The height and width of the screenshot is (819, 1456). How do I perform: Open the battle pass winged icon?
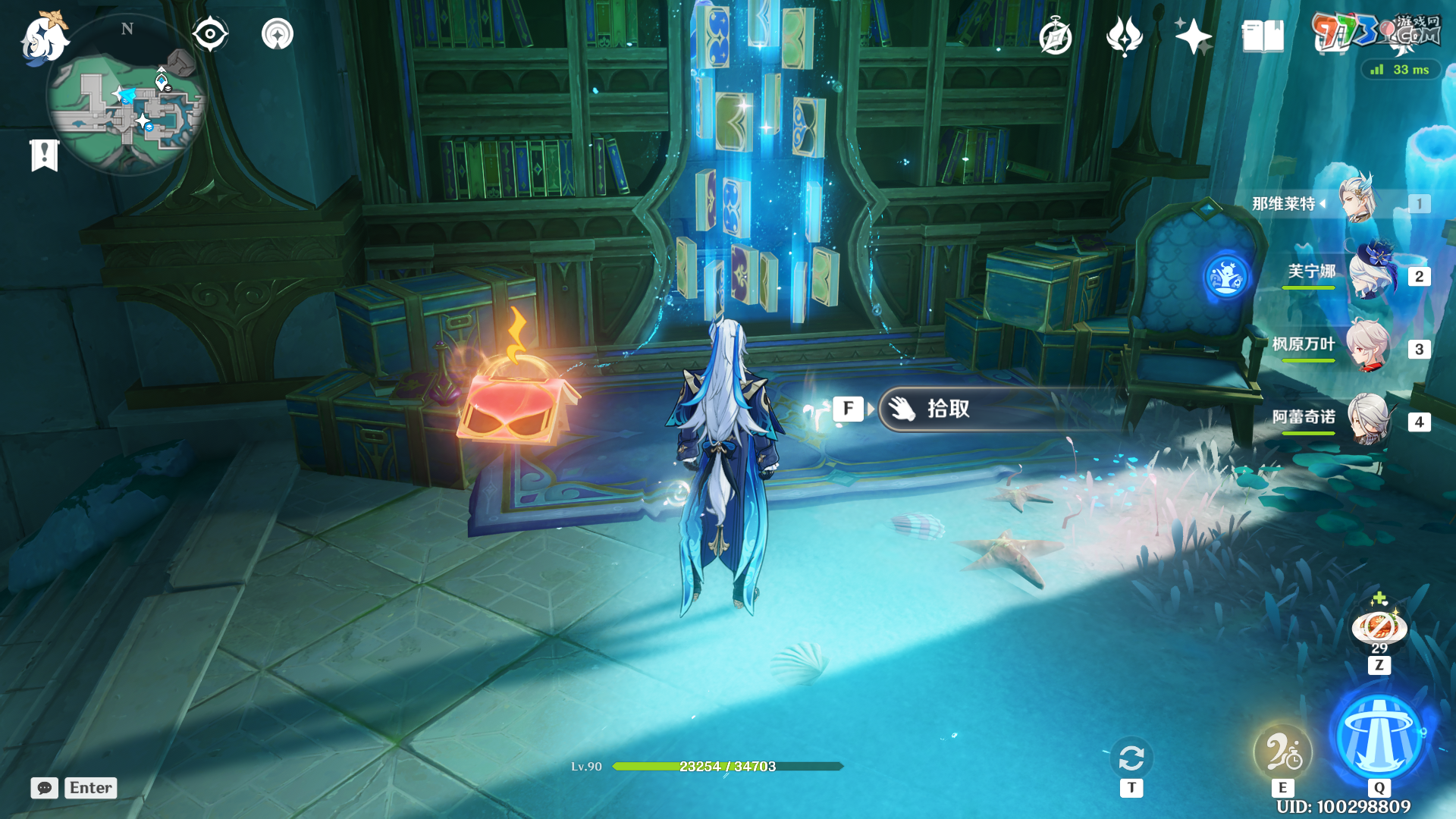pos(1124,36)
